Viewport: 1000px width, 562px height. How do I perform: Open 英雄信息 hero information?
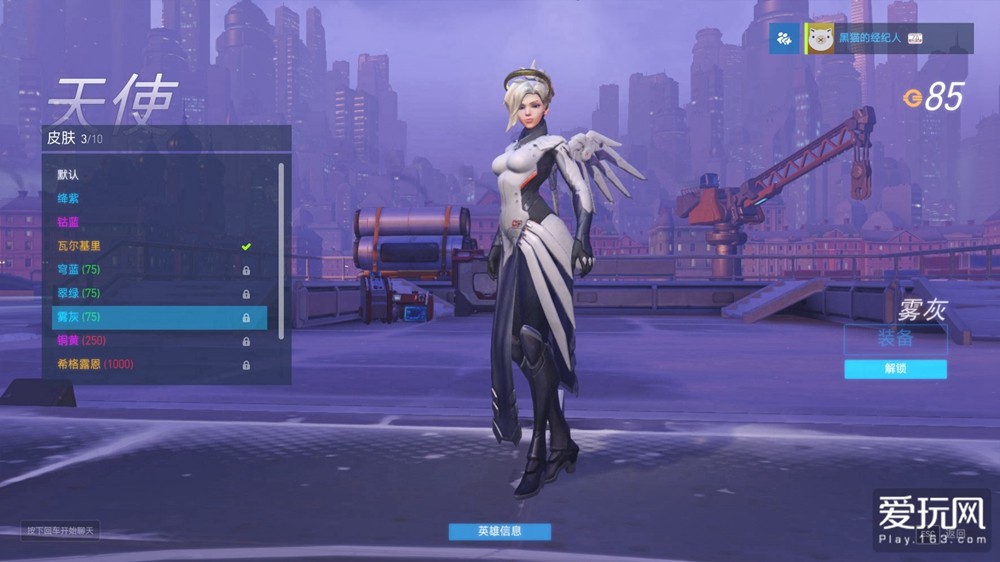coord(499,531)
